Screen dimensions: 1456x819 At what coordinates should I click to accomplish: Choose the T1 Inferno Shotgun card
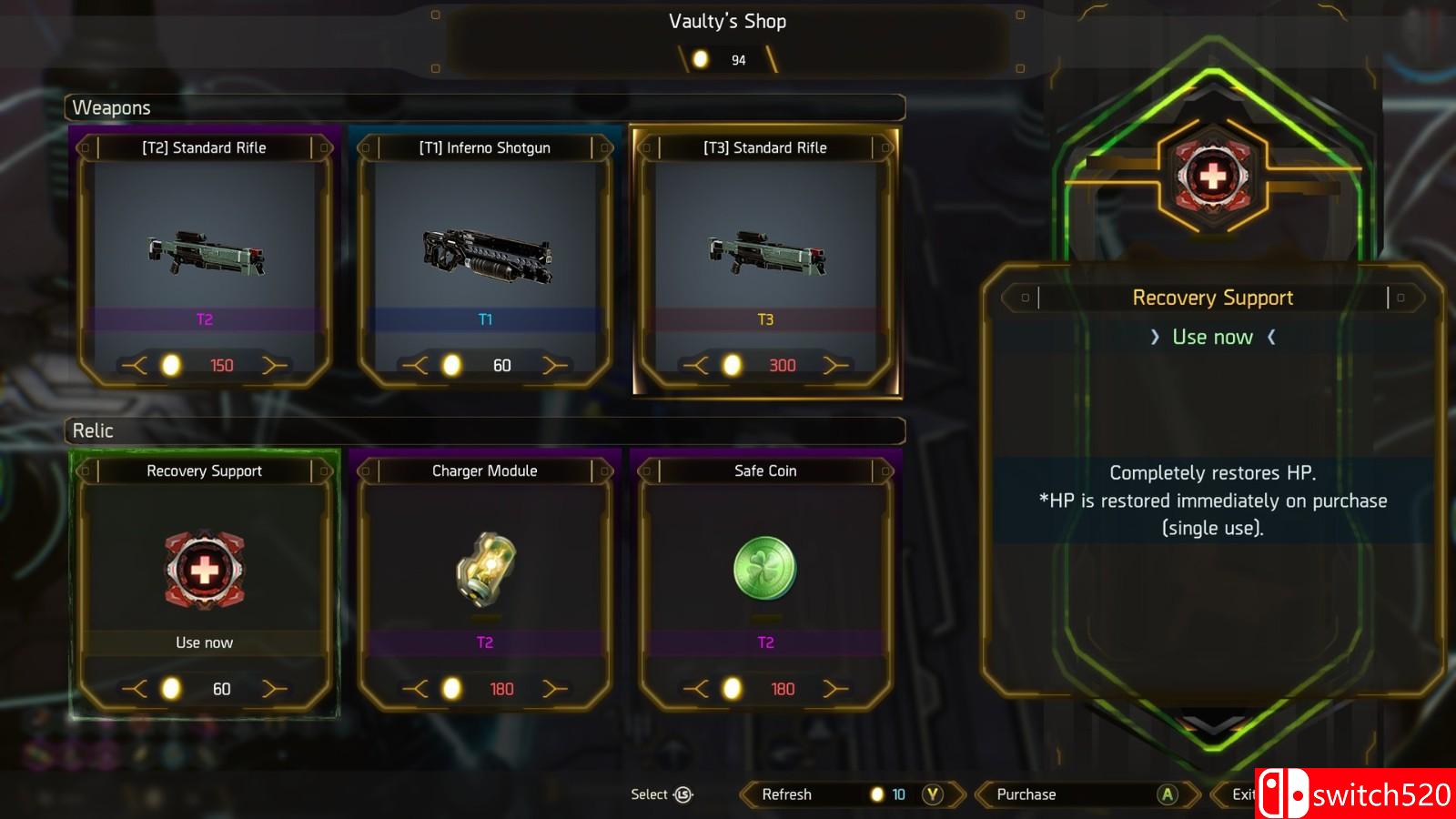click(x=485, y=259)
